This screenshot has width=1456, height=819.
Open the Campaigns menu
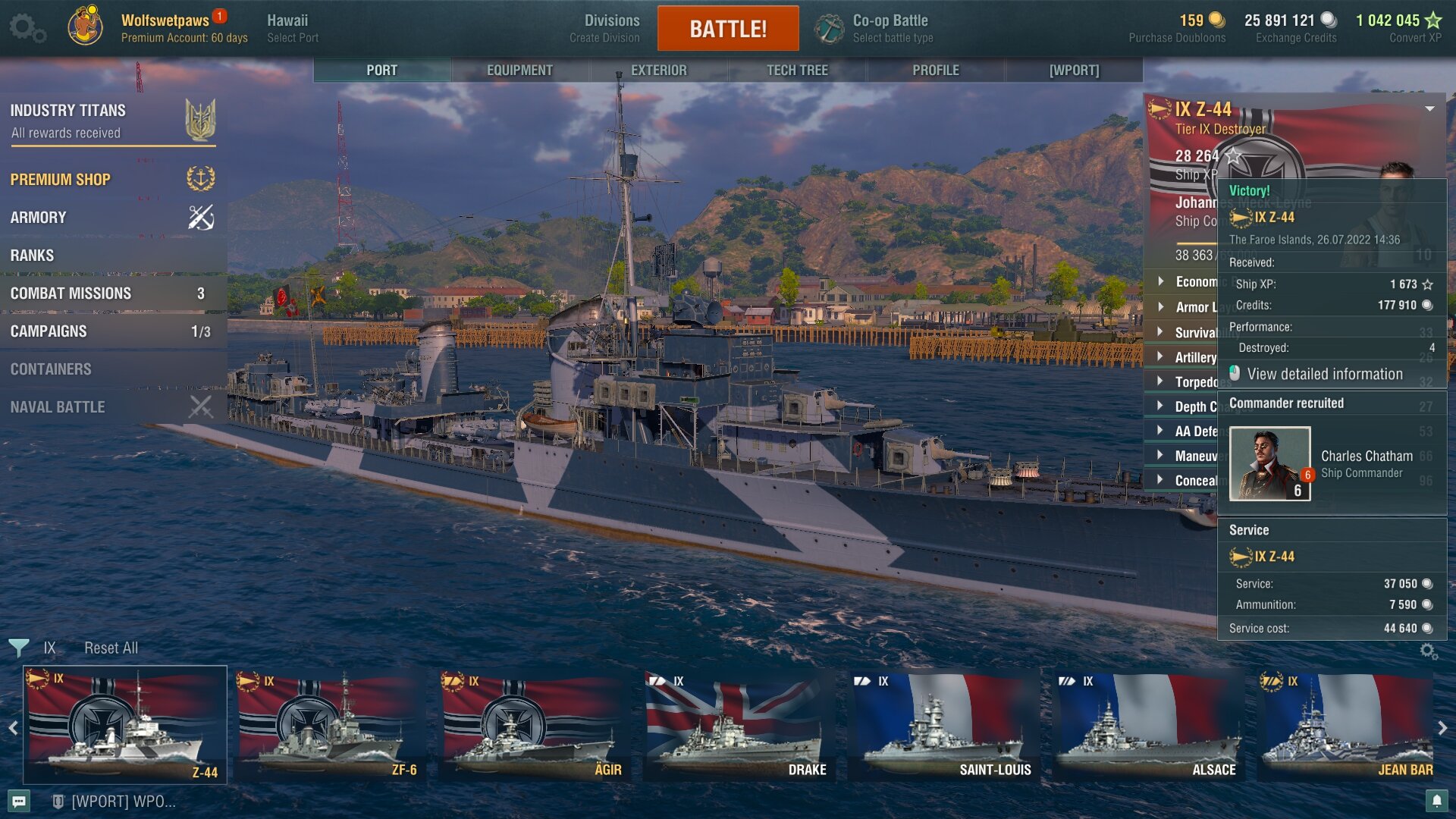click(49, 331)
